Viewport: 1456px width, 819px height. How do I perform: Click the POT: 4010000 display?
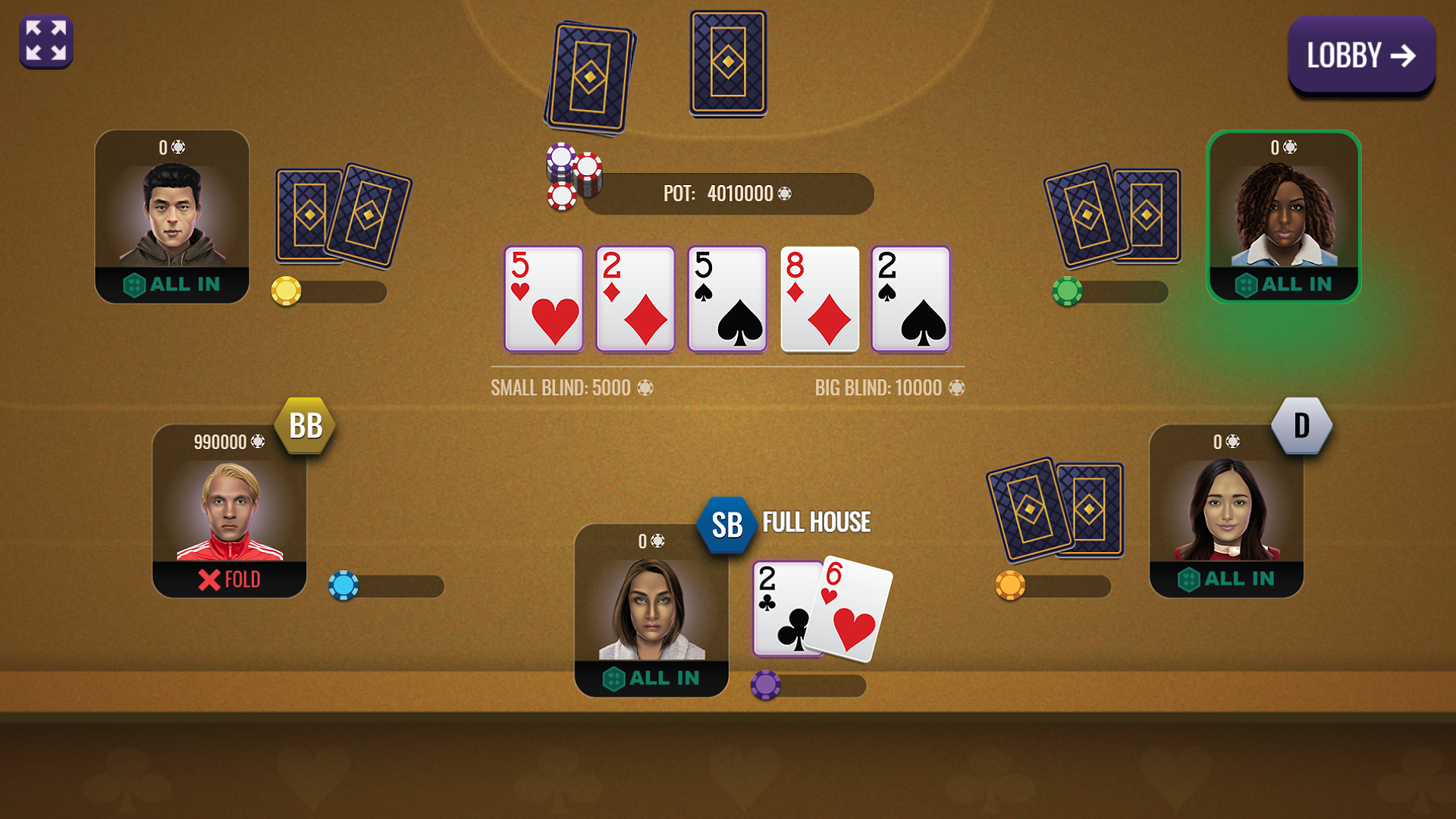[x=728, y=194]
